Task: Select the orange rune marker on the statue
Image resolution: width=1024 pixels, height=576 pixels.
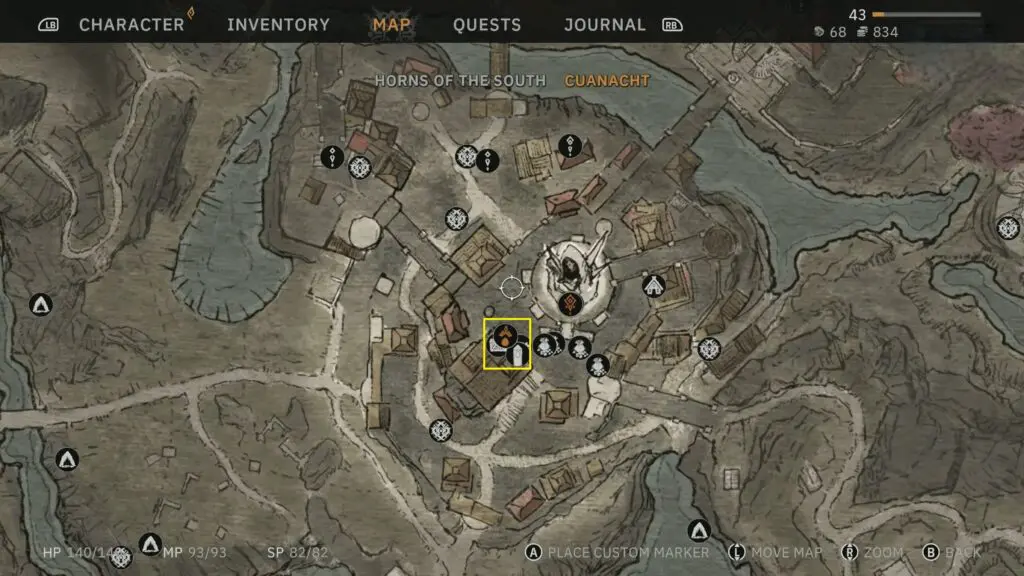Action: [x=570, y=304]
